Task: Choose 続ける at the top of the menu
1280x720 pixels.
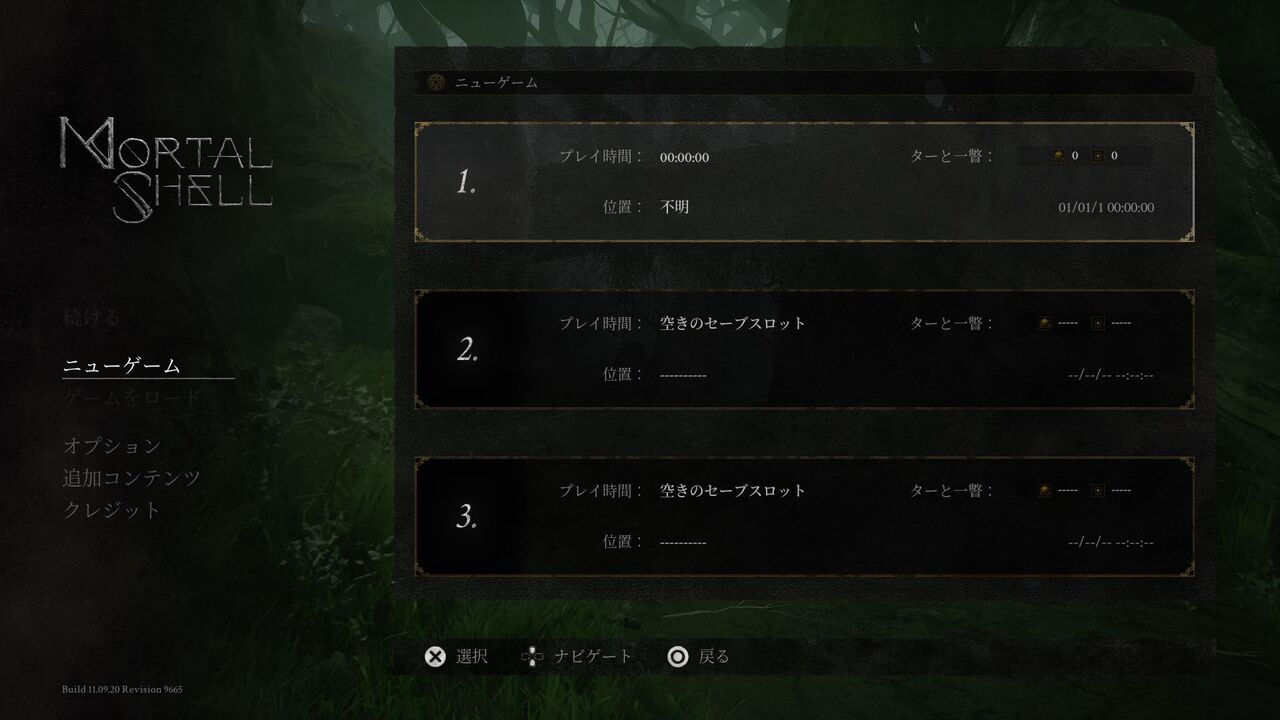Action: click(90, 316)
